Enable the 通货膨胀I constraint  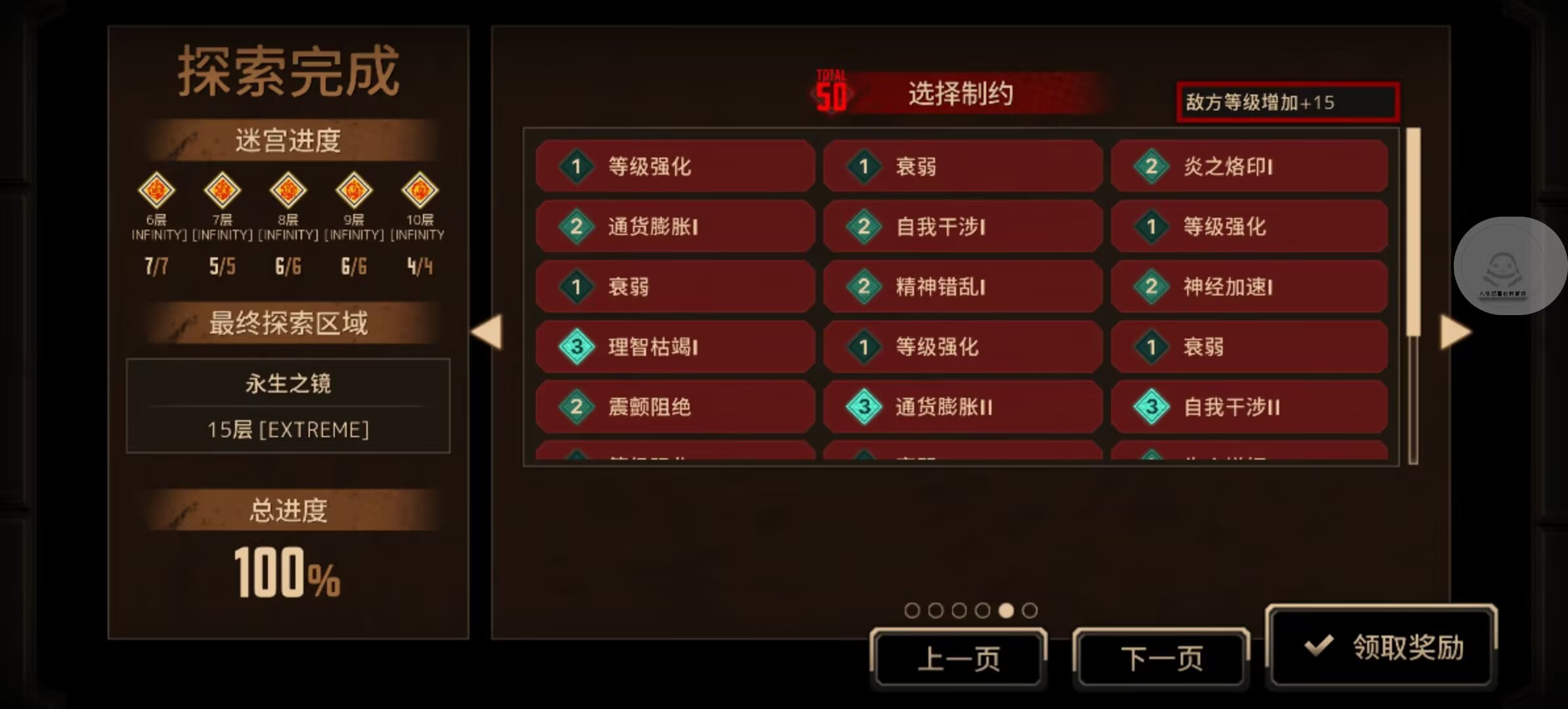tap(675, 226)
